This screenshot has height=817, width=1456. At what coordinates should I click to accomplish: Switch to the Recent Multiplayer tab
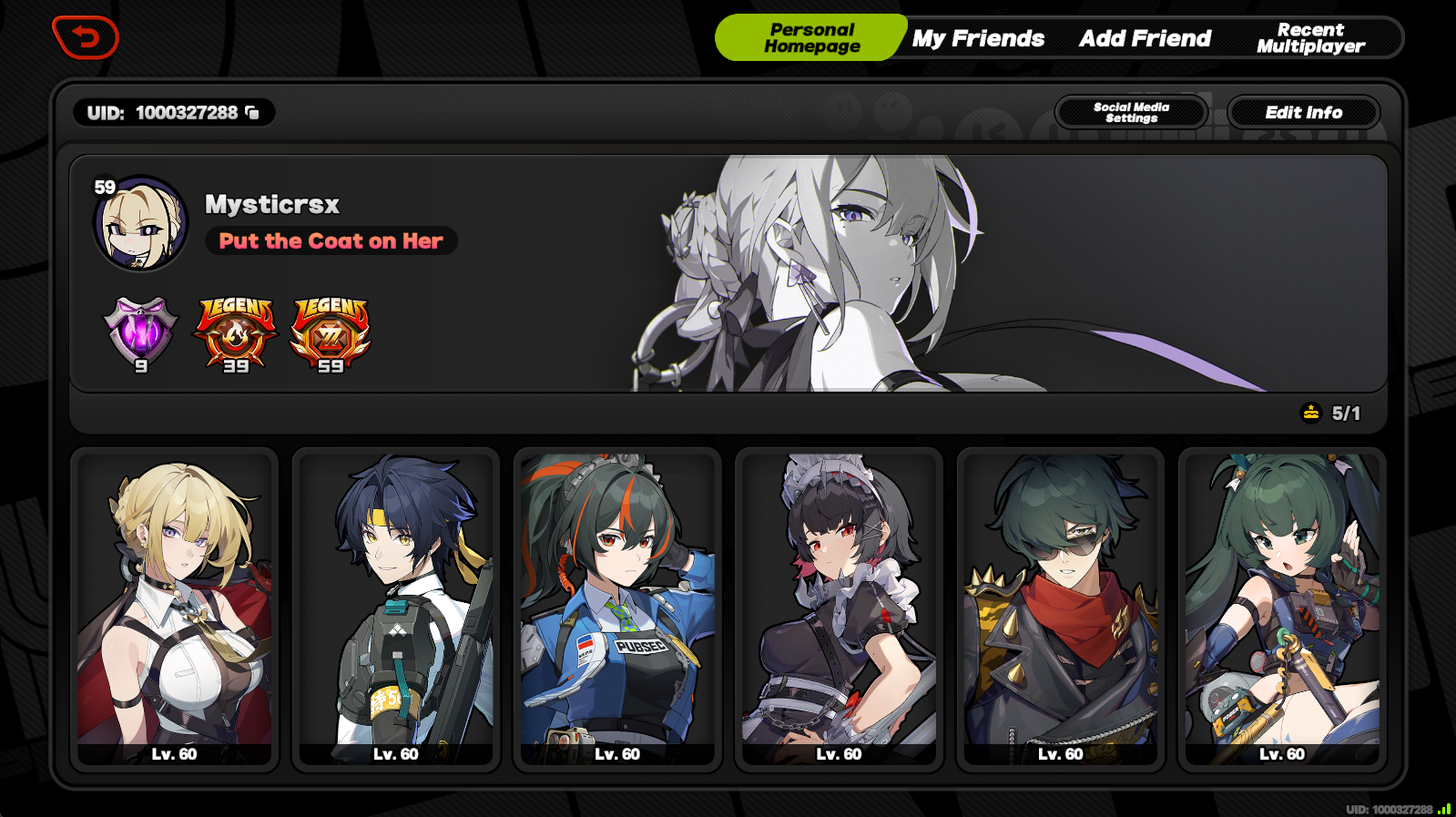1313,37
